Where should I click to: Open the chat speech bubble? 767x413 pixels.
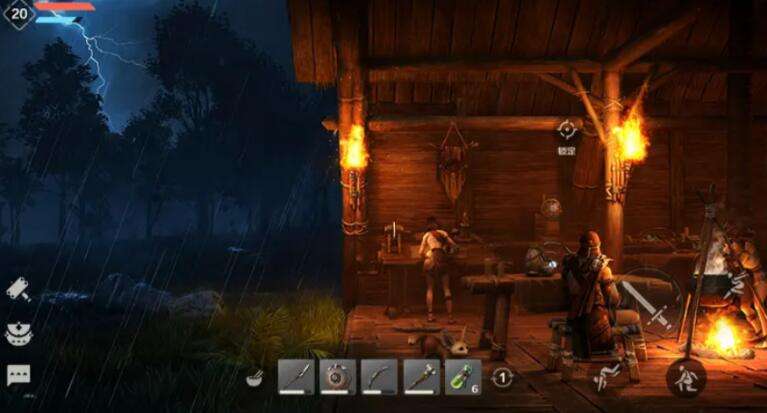[18, 375]
